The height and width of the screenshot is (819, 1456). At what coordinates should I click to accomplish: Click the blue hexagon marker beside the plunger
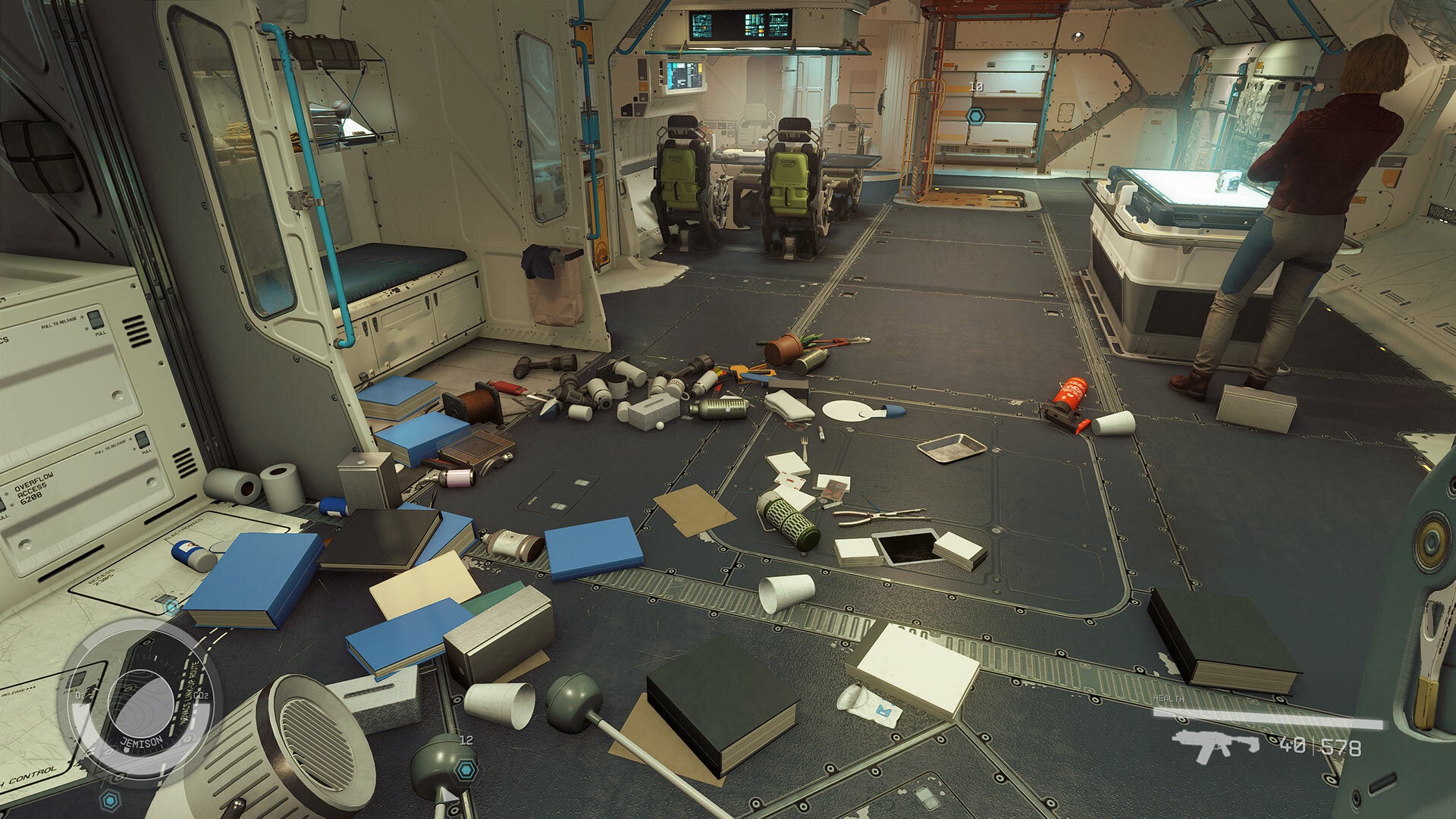pos(466,770)
